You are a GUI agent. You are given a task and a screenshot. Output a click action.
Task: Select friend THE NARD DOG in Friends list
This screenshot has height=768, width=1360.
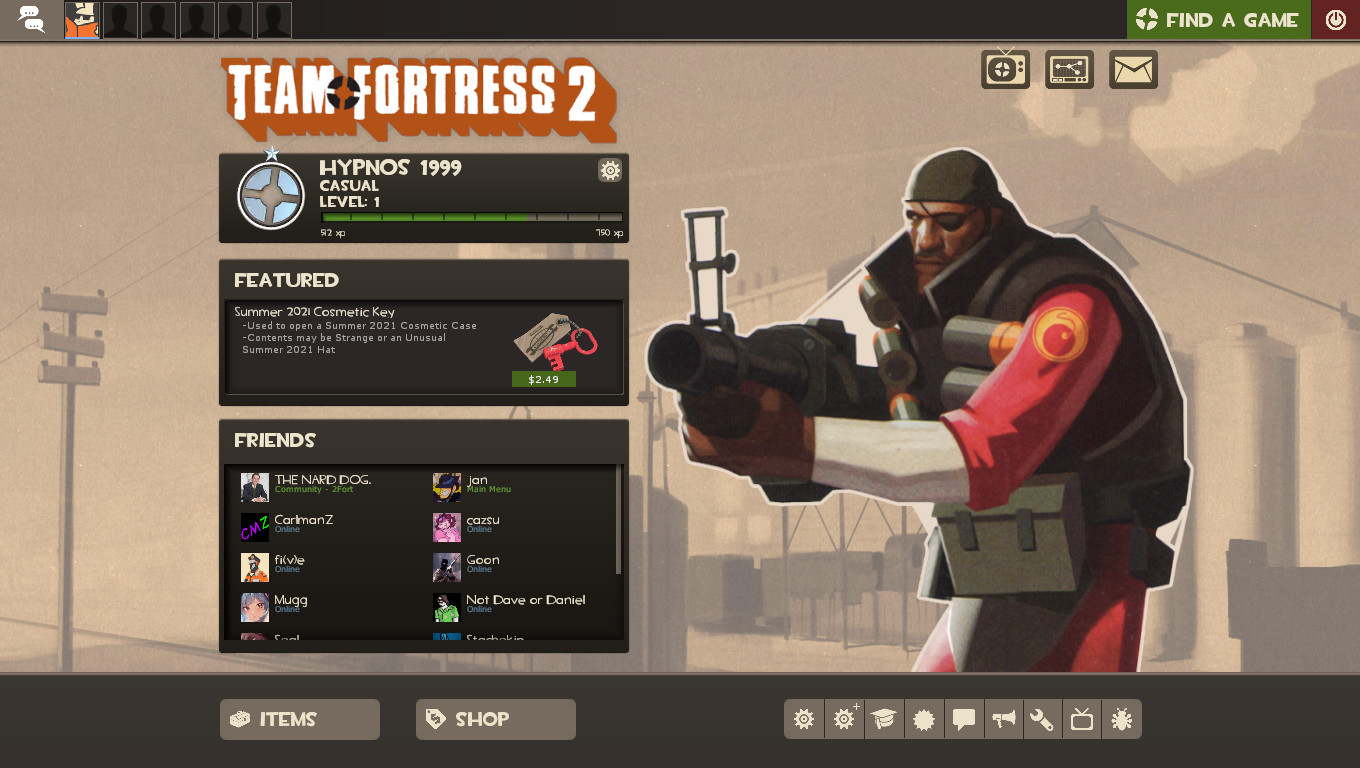click(x=320, y=483)
